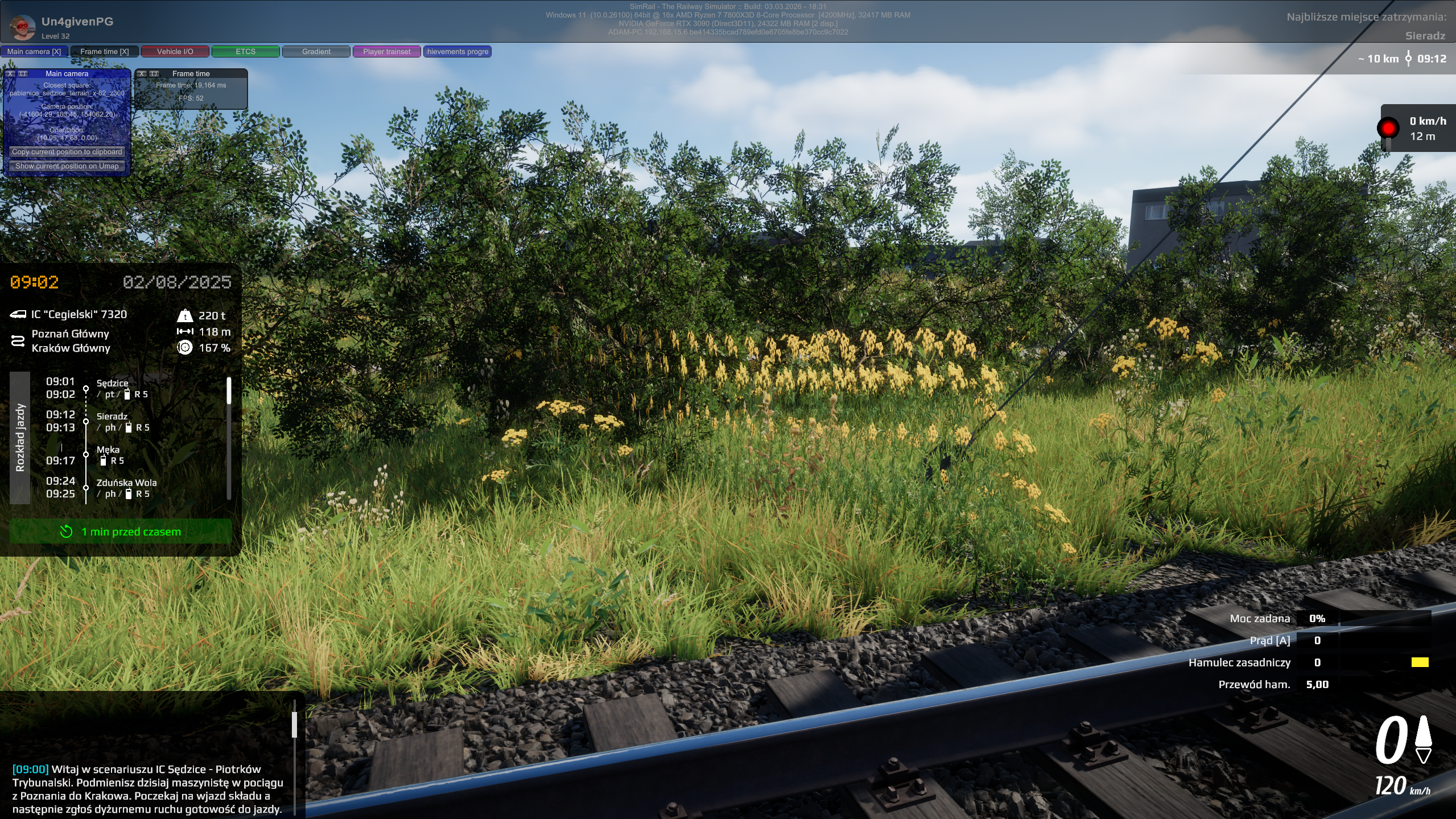Show current position on Umap
Screen dimensions: 1456x819
point(67,166)
